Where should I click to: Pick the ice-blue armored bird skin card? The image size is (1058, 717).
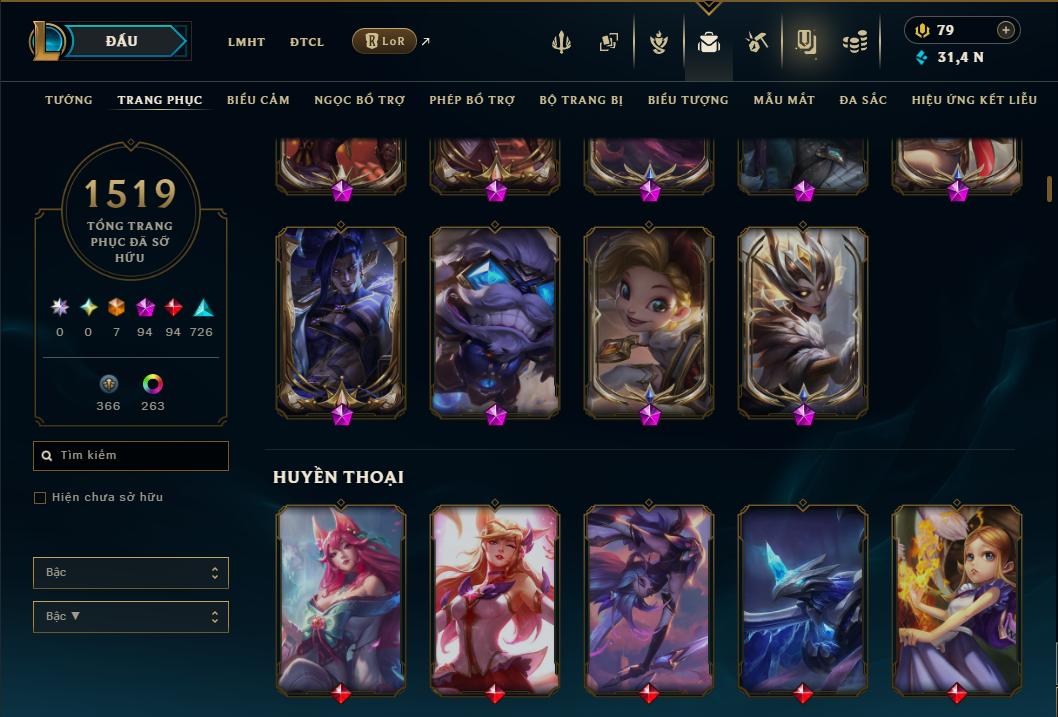tap(803, 597)
